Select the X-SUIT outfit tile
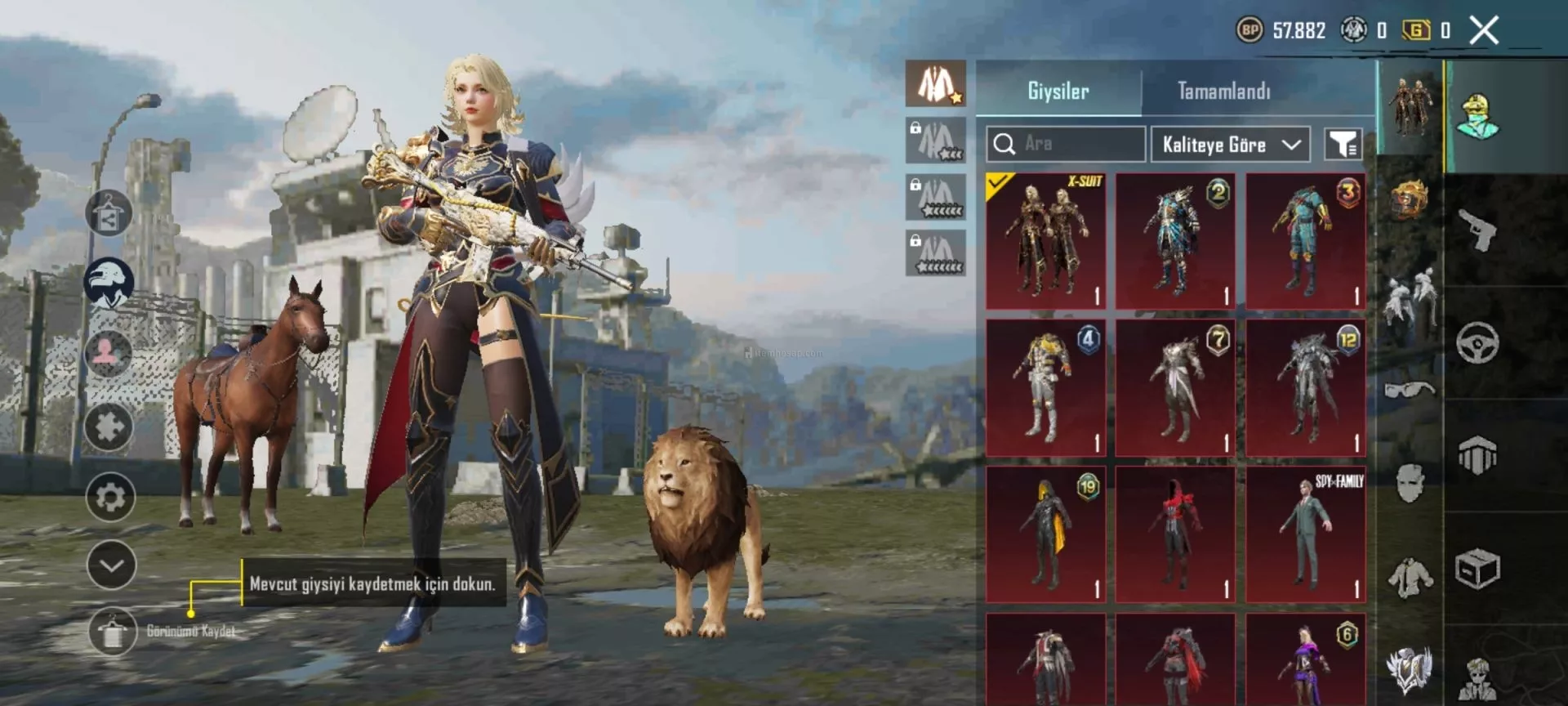Image resolution: width=1568 pixels, height=706 pixels. click(1045, 240)
